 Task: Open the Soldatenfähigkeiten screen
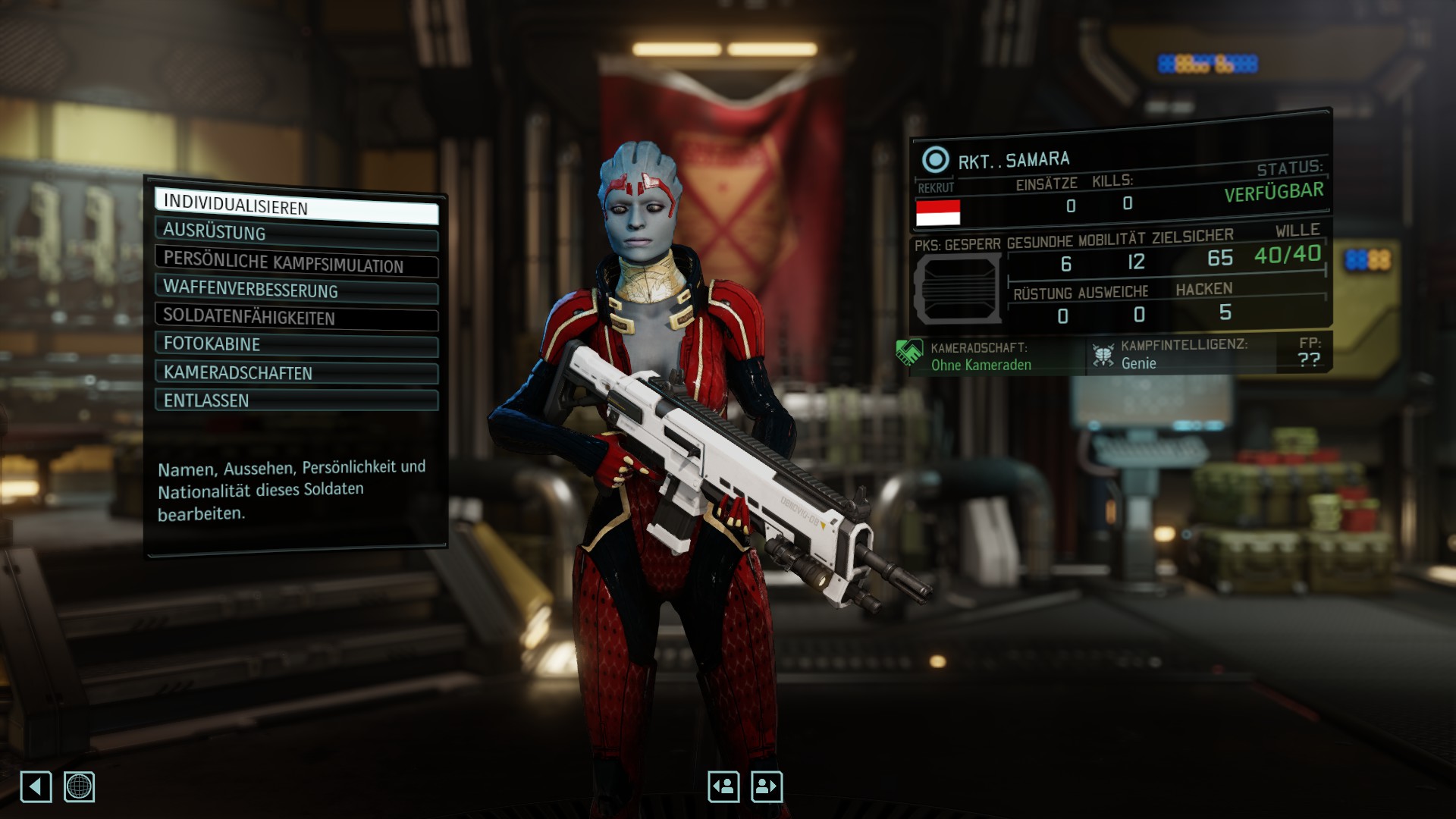click(296, 318)
